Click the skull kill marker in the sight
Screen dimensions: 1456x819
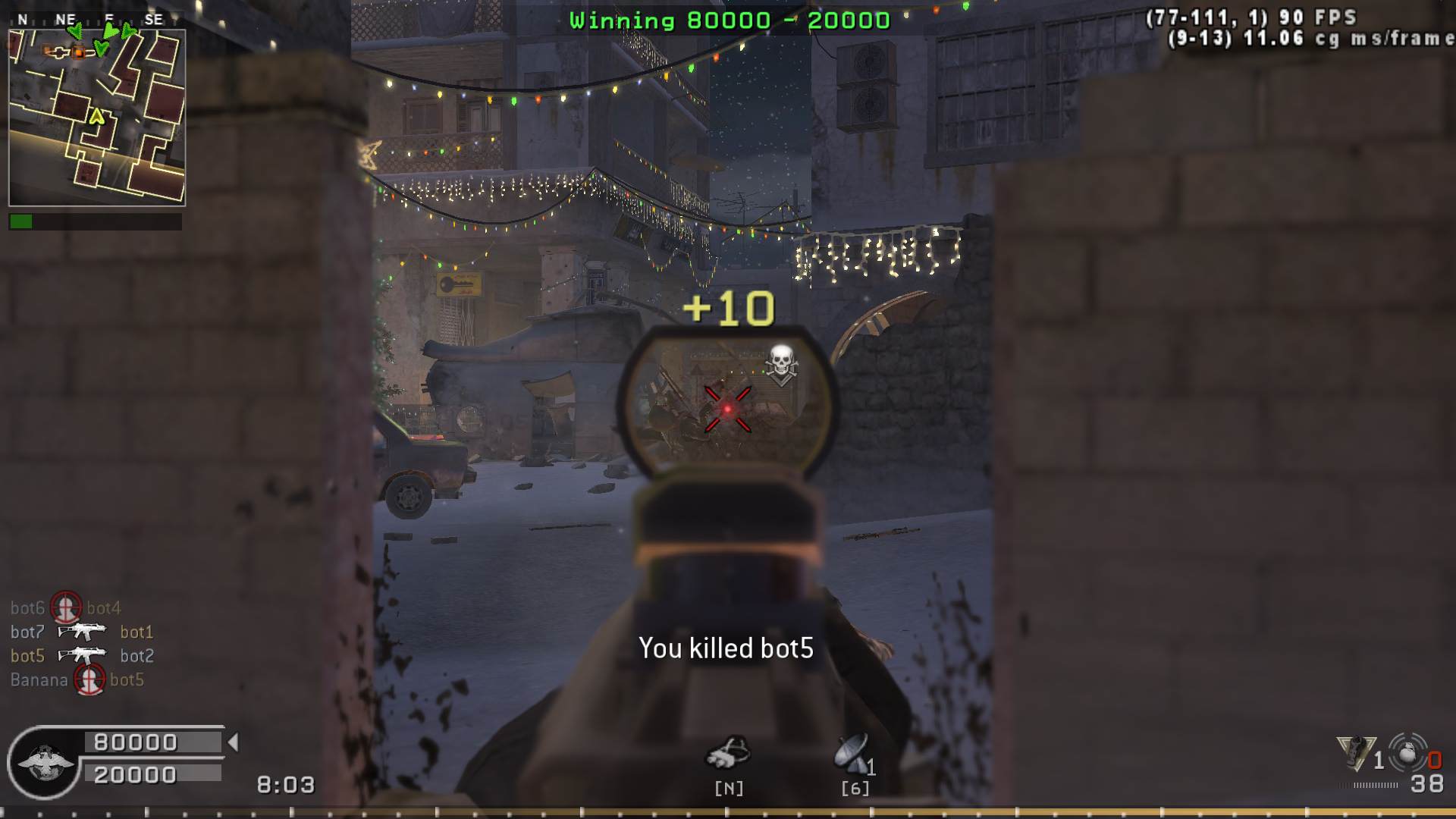tap(780, 364)
